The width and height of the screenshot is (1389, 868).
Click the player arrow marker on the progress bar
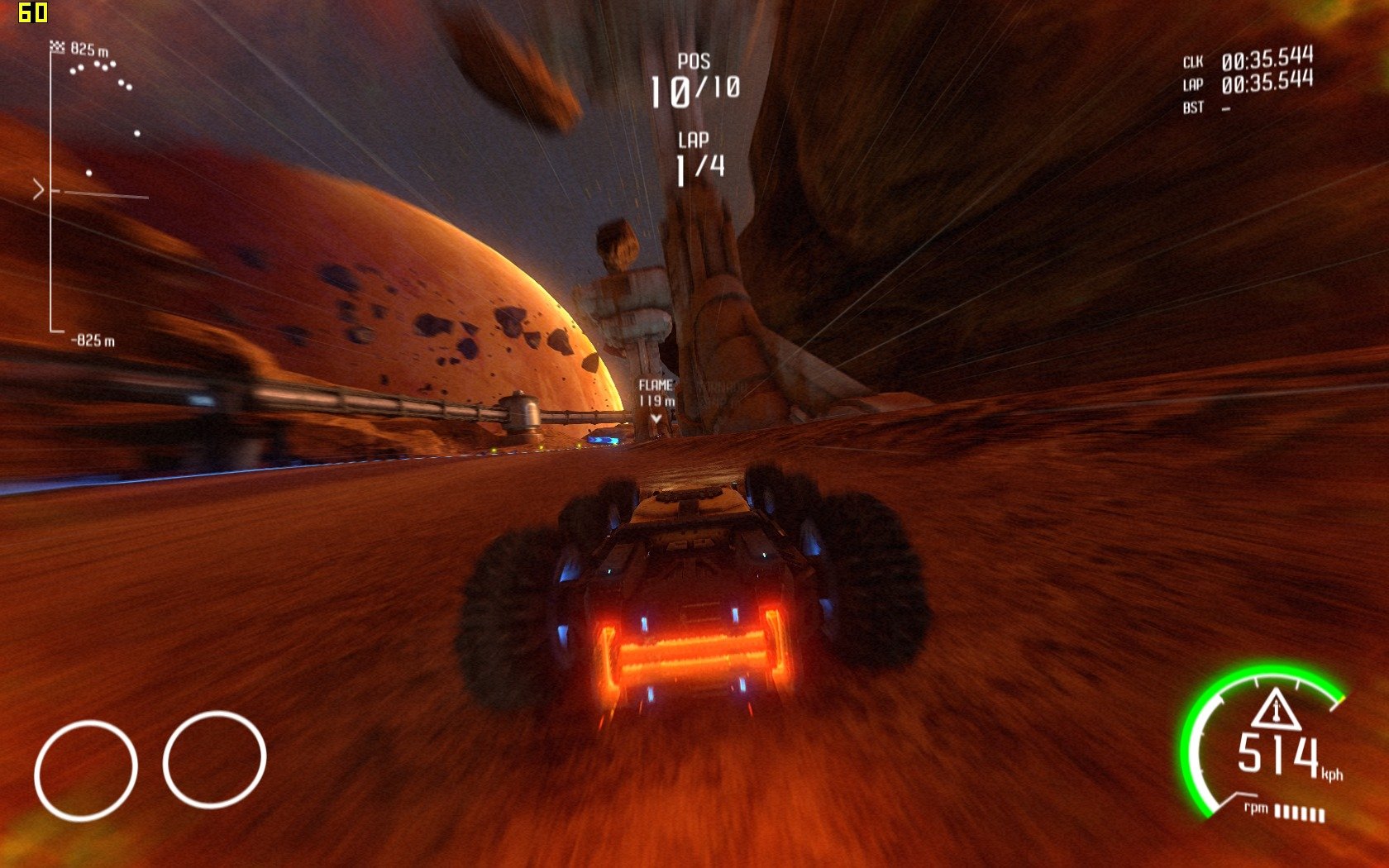pos(39,191)
